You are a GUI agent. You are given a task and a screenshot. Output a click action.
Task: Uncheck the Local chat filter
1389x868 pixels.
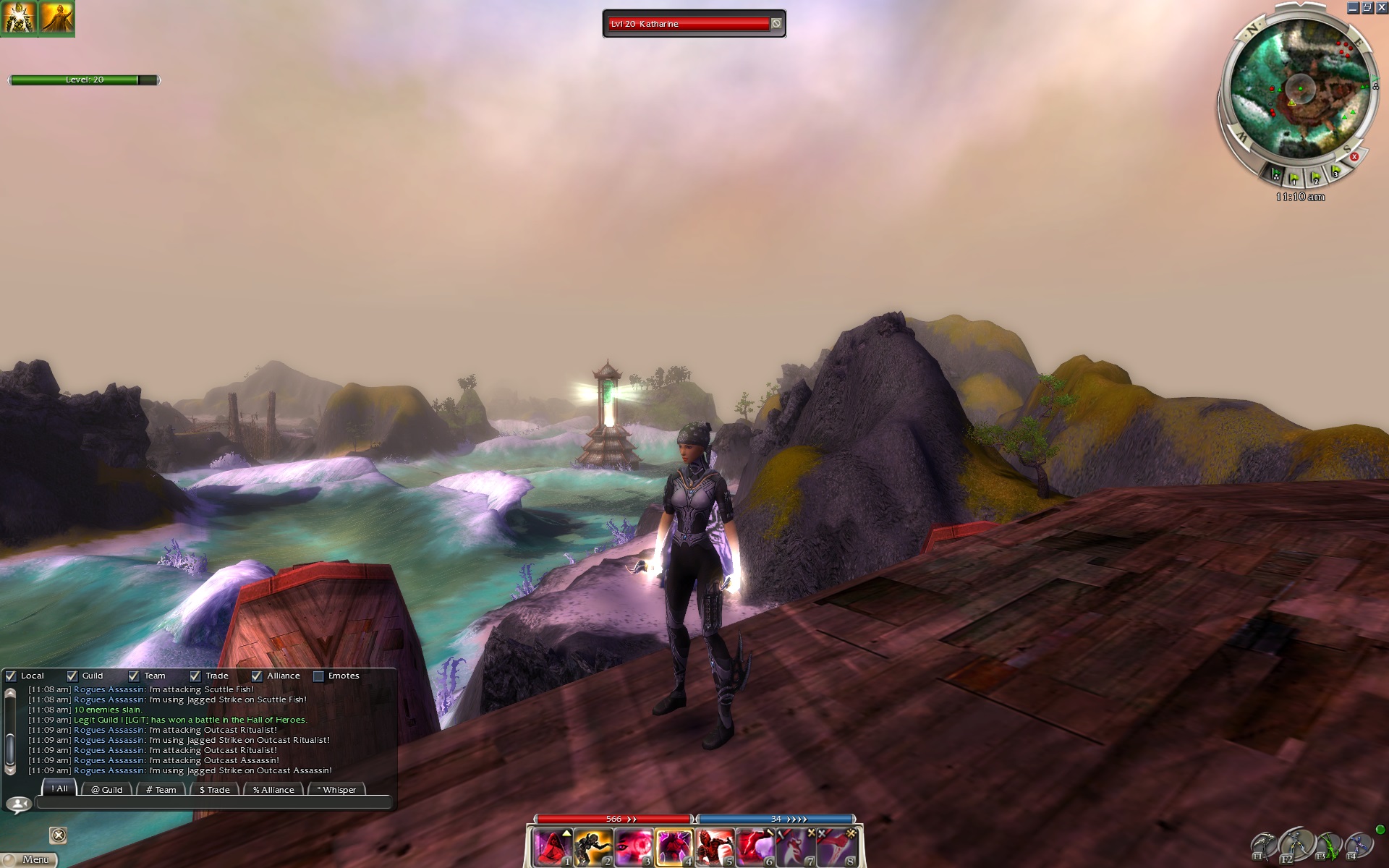(x=11, y=676)
